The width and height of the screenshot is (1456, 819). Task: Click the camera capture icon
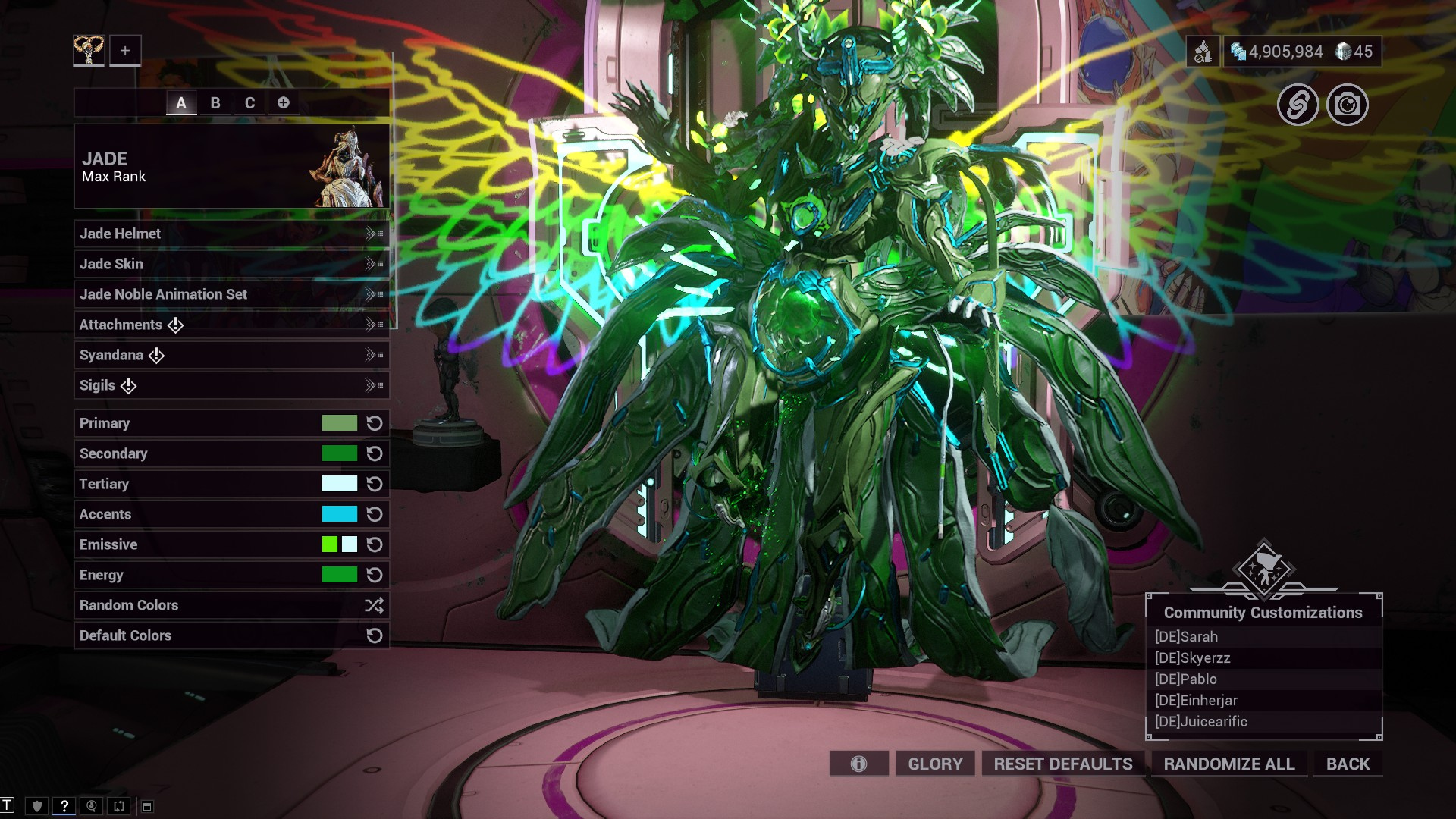[x=1347, y=105]
